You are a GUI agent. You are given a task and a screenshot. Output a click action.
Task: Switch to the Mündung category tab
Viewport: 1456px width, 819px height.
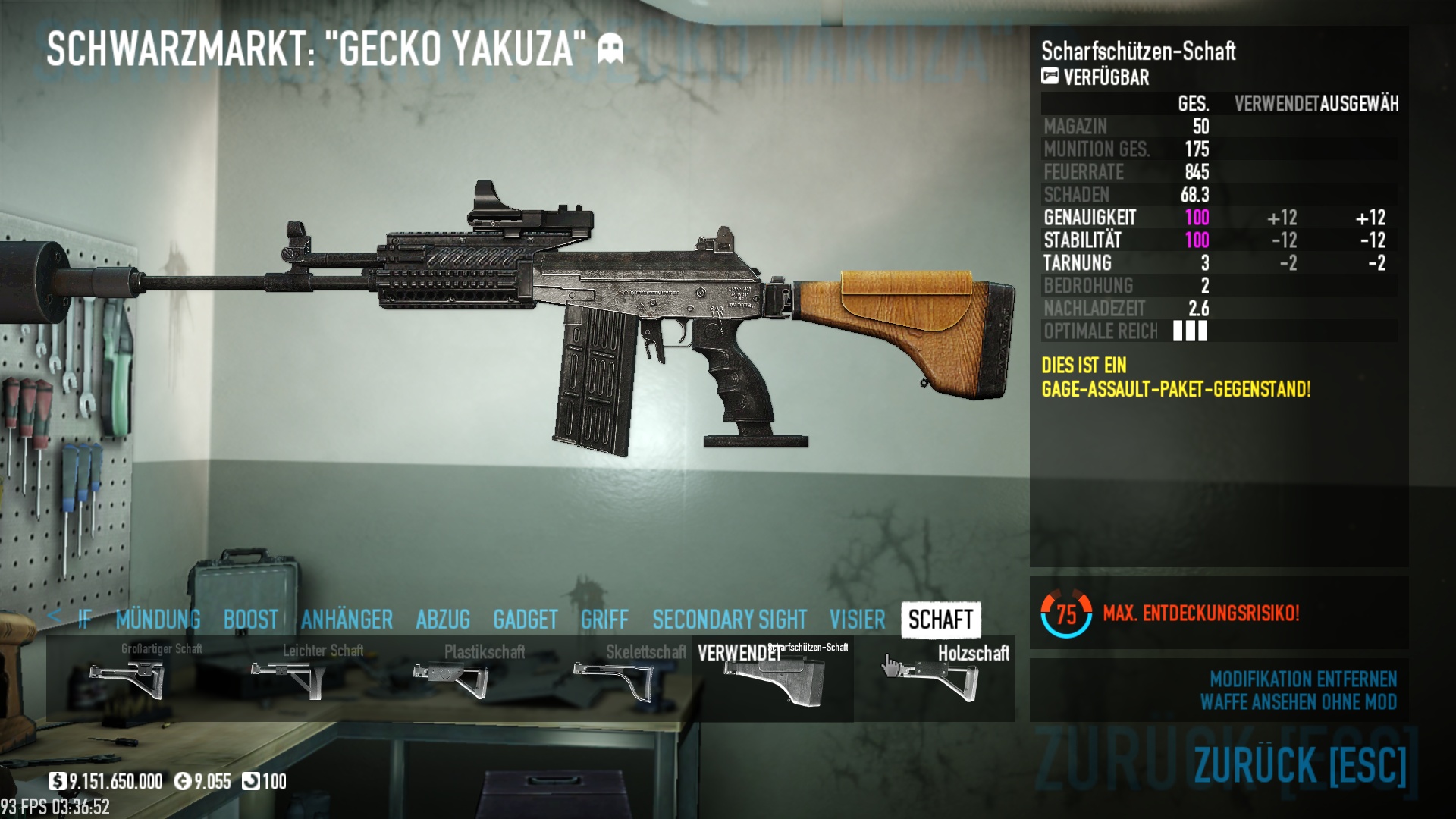[158, 620]
